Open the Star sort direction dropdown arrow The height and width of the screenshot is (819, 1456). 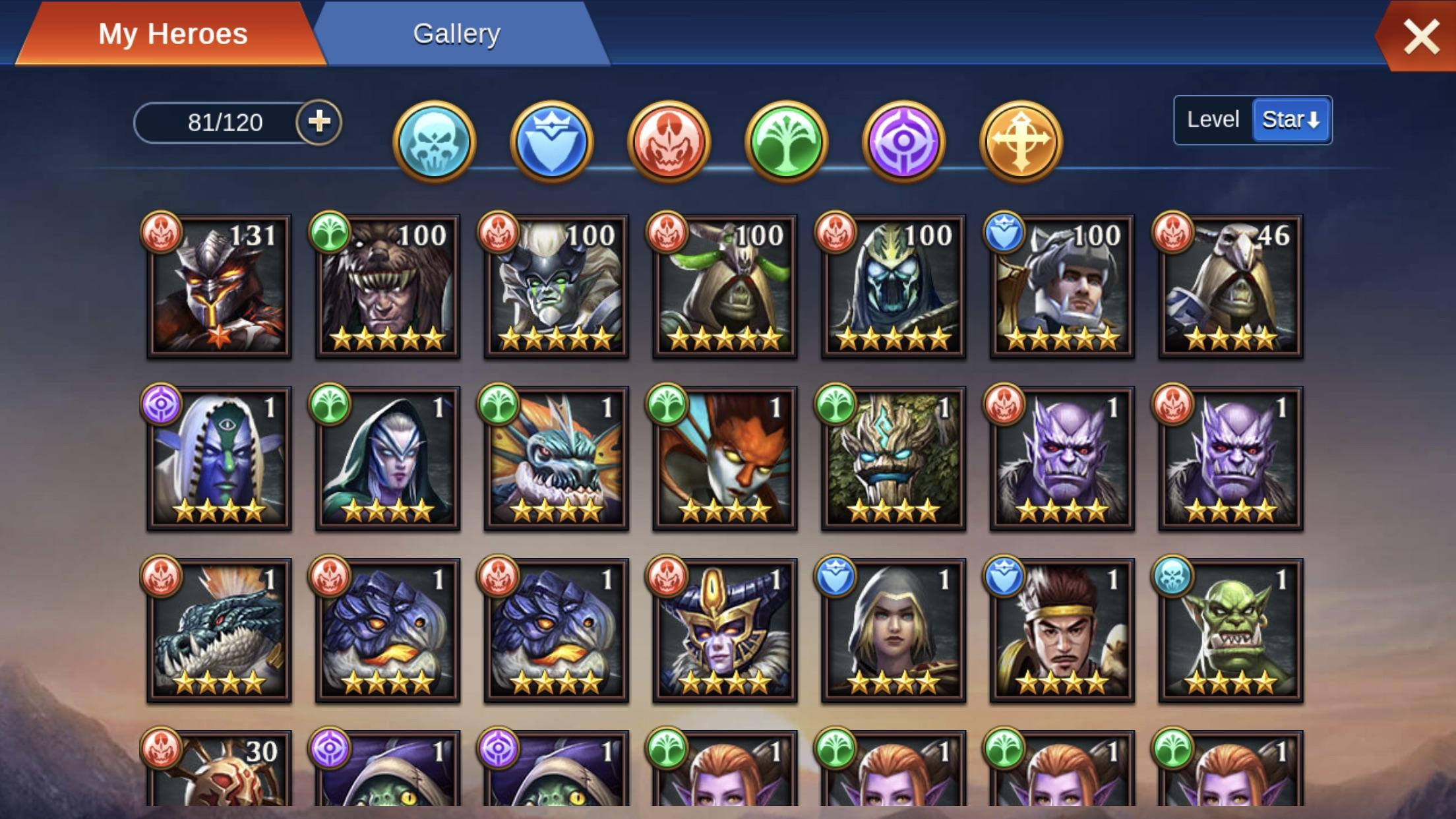(x=1313, y=121)
